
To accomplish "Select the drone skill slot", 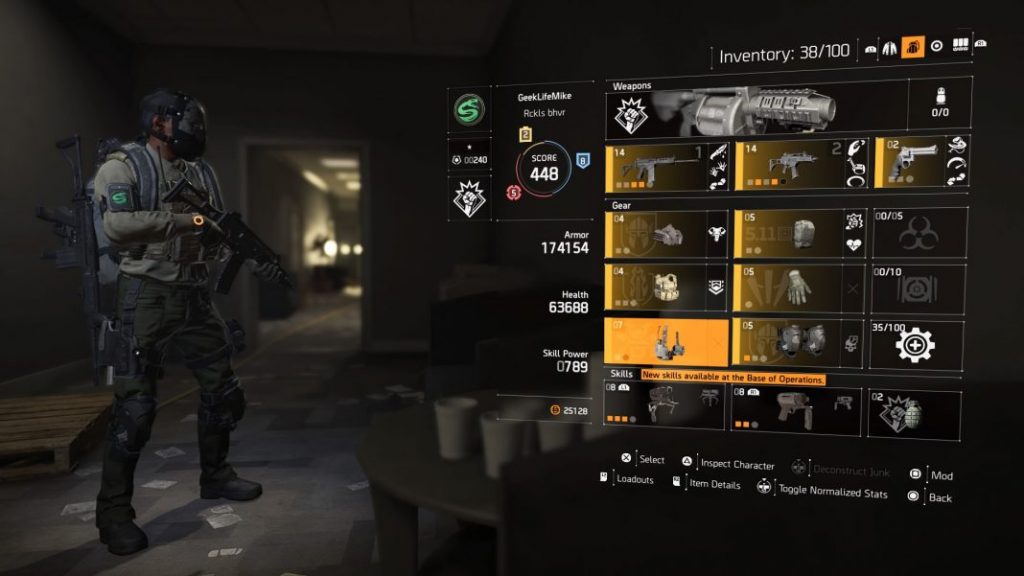I will coord(664,410).
